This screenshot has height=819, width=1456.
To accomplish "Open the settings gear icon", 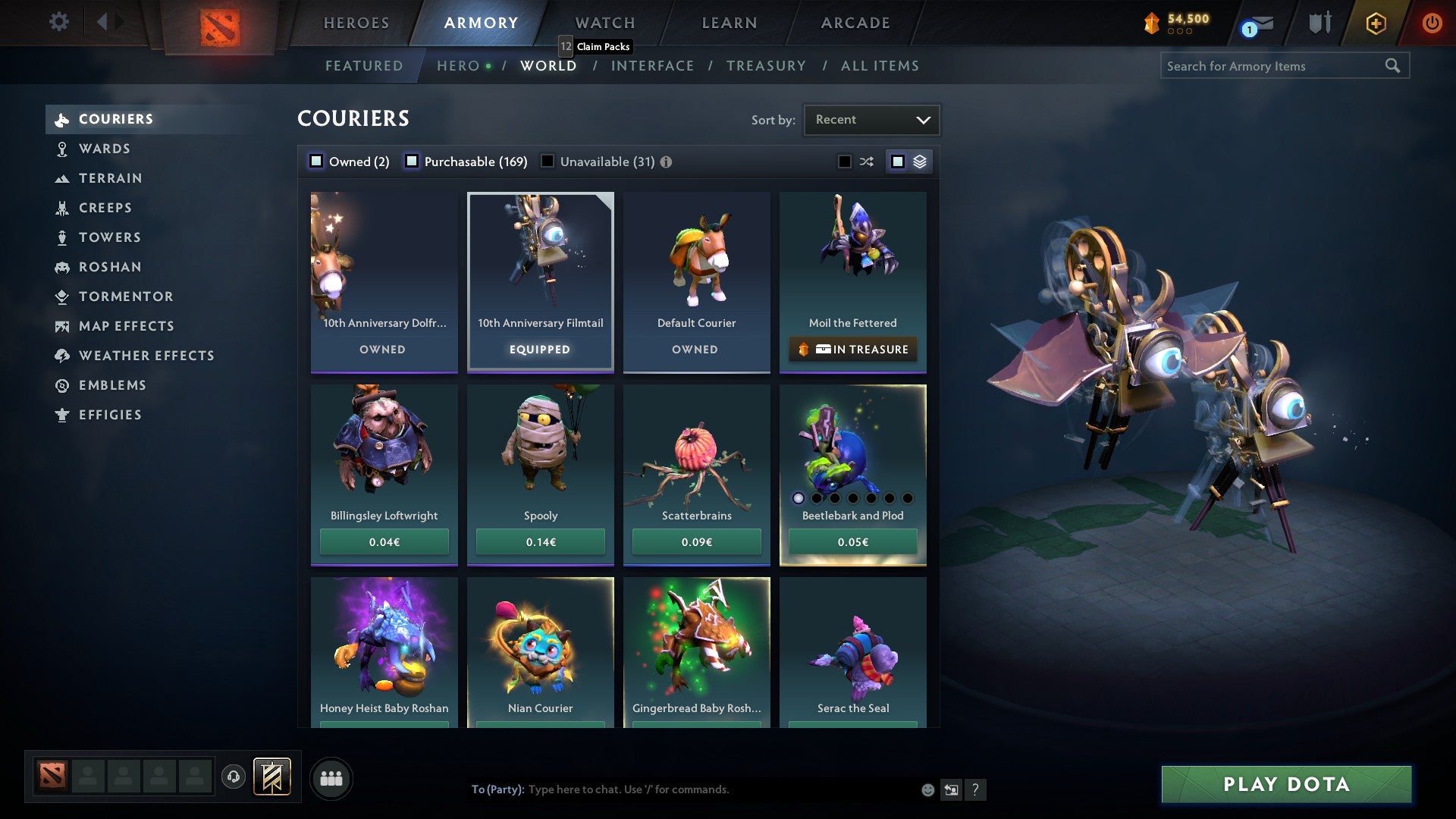I will 58,22.
